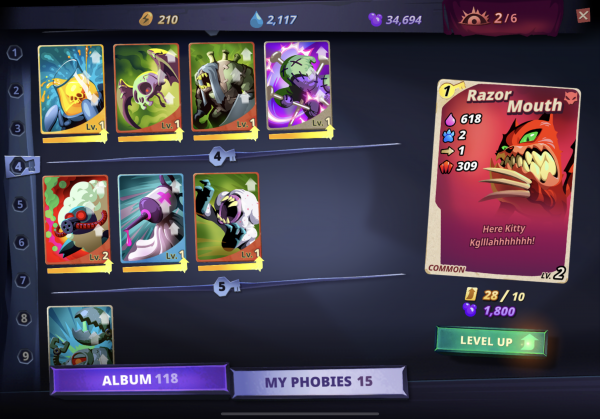This screenshot has width=600, height=419.
Task: Pick the white-haired dark creature card
Action: click(x=226, y=219)
